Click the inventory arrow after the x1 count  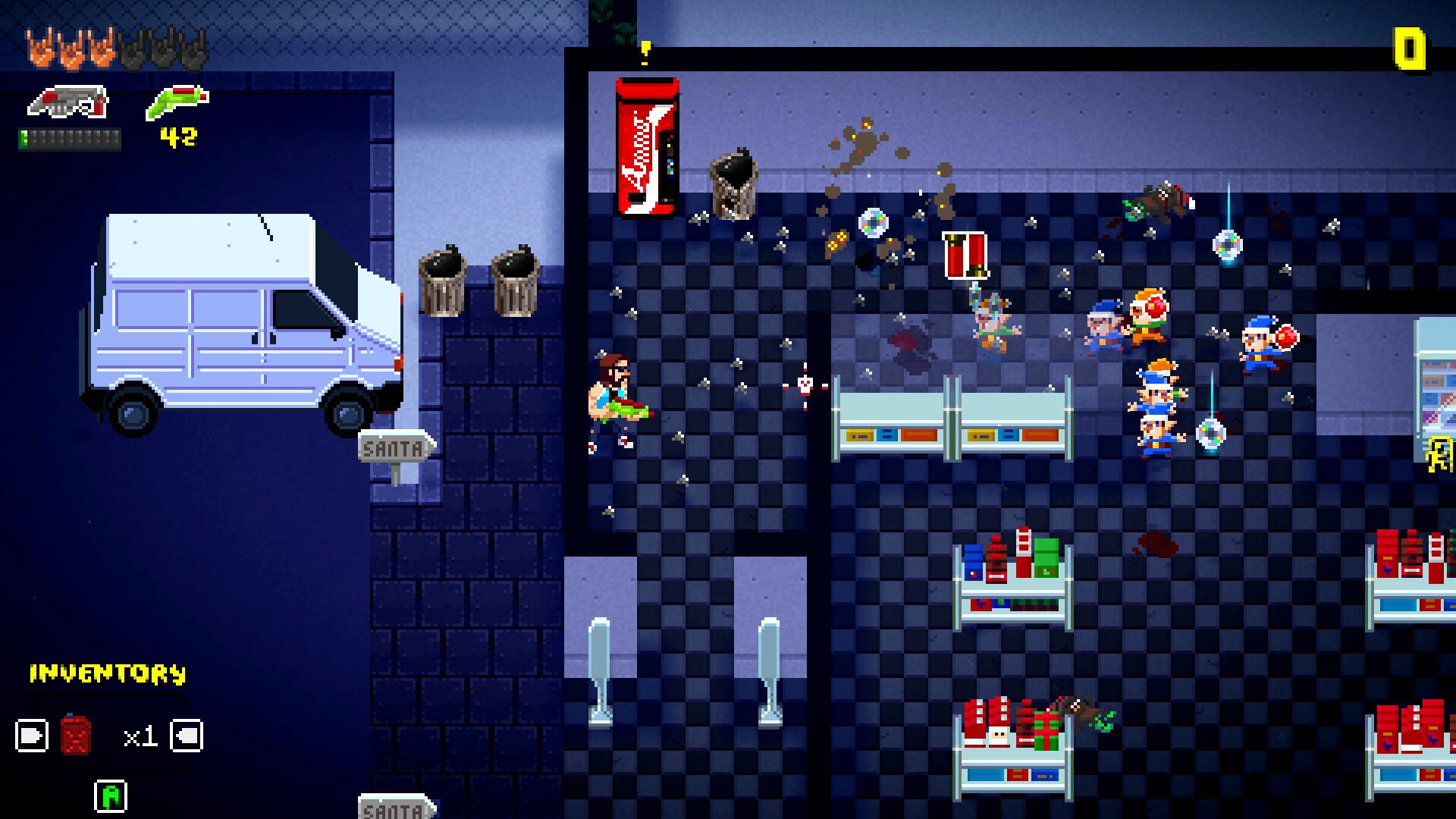coord(187,736)
